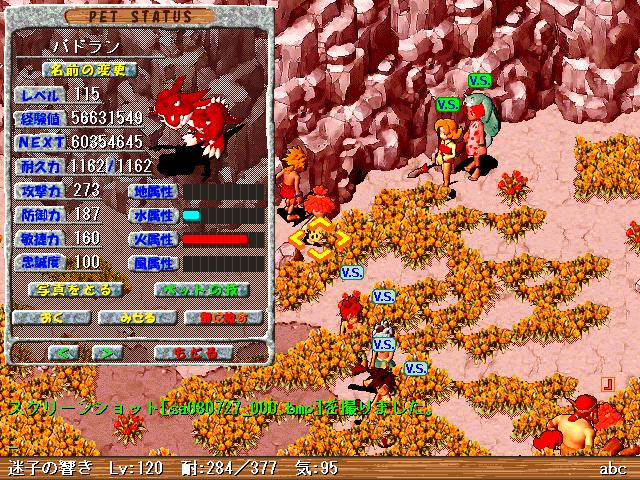Click the red-lettered button beside みせる

click(223, 318)
